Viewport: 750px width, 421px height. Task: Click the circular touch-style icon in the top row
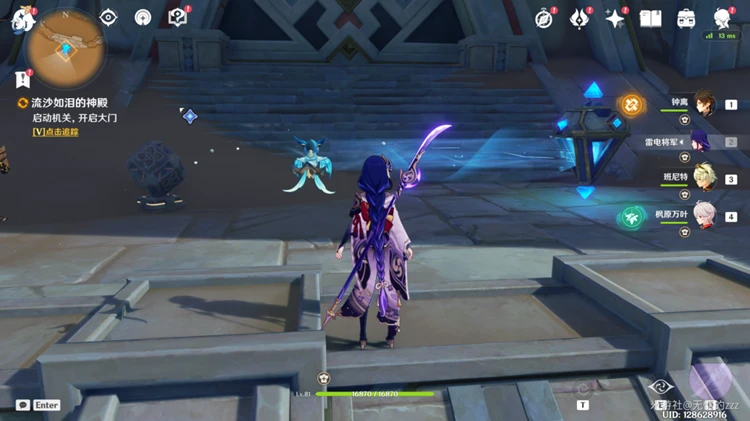coord(143,17)
